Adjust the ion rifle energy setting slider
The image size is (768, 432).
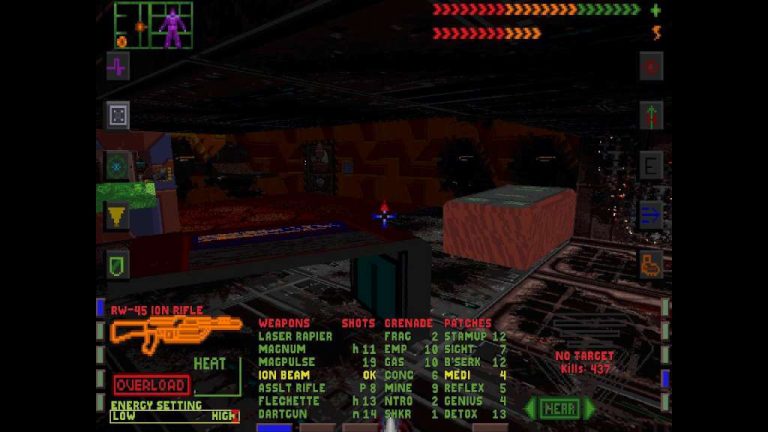(x=174, y=416)
